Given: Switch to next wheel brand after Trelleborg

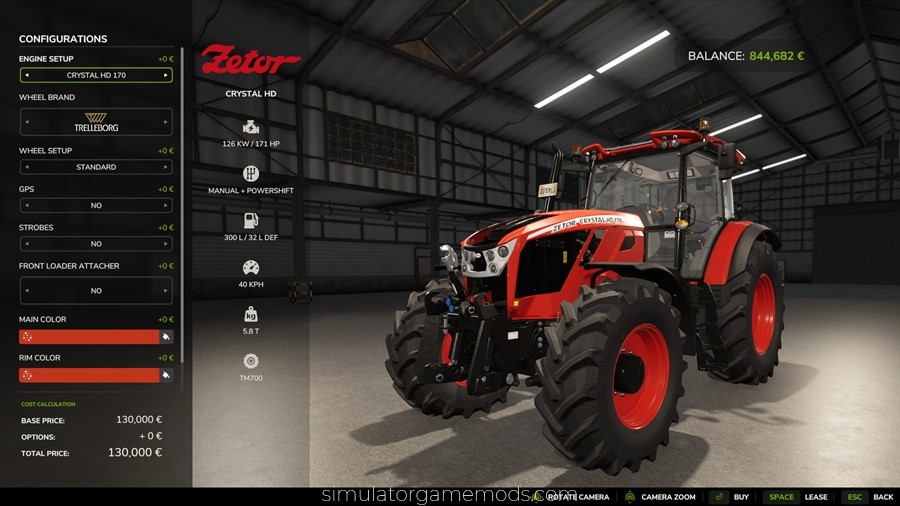Looking at the screenshot, I should coord(166,122).
